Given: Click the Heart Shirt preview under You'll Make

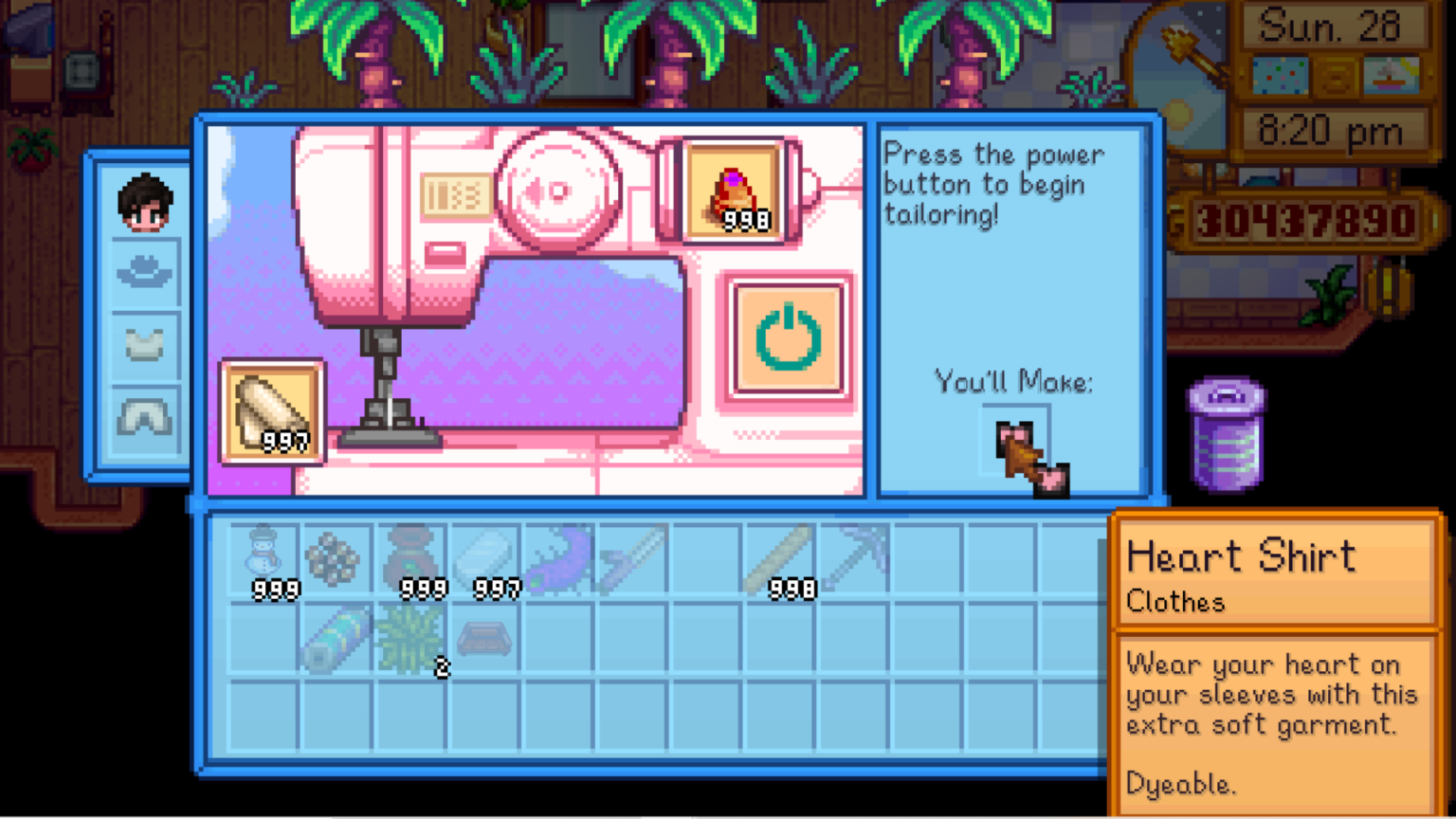Looking at the screenshot, I should [1026, 446].
